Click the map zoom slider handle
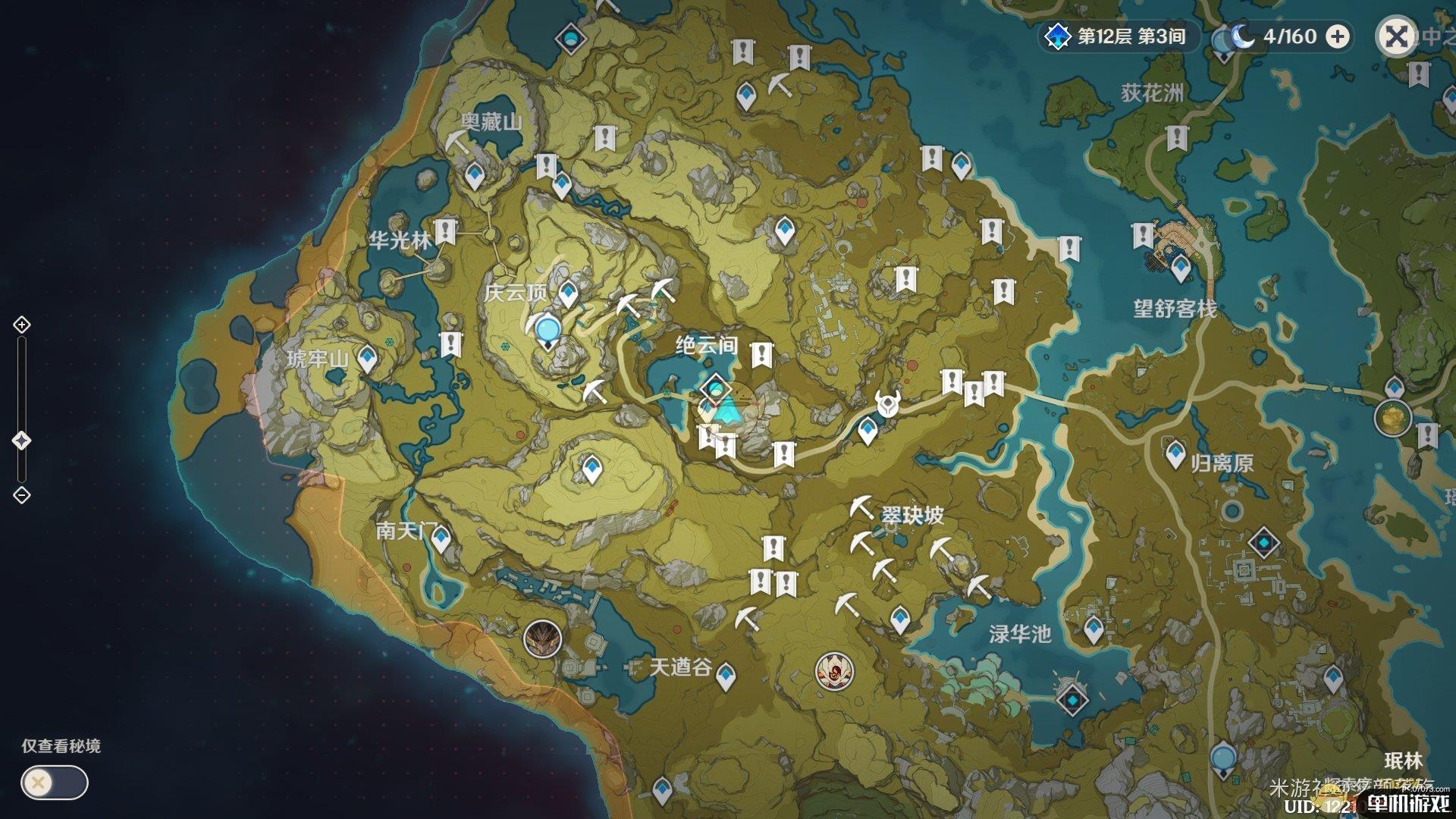This screenshot has width=1456, height=819. [x=22, y=441]
